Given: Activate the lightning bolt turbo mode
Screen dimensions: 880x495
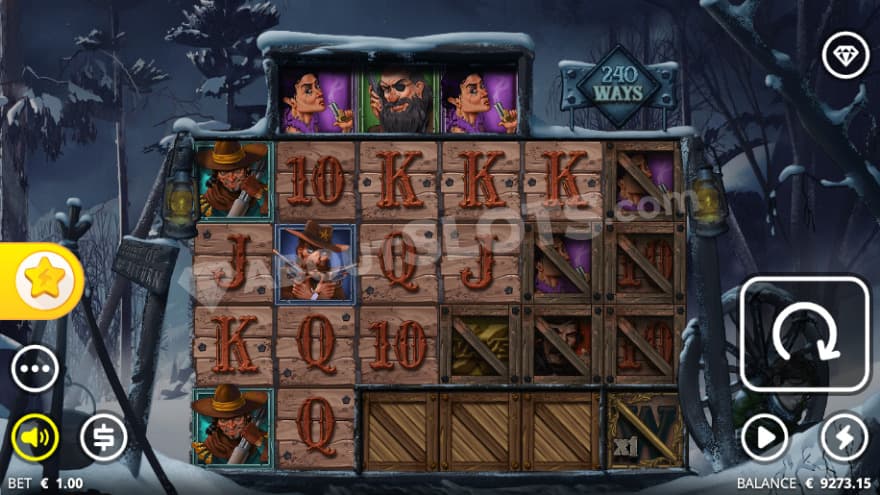Looking at the screenshot, I should point(844,437).
